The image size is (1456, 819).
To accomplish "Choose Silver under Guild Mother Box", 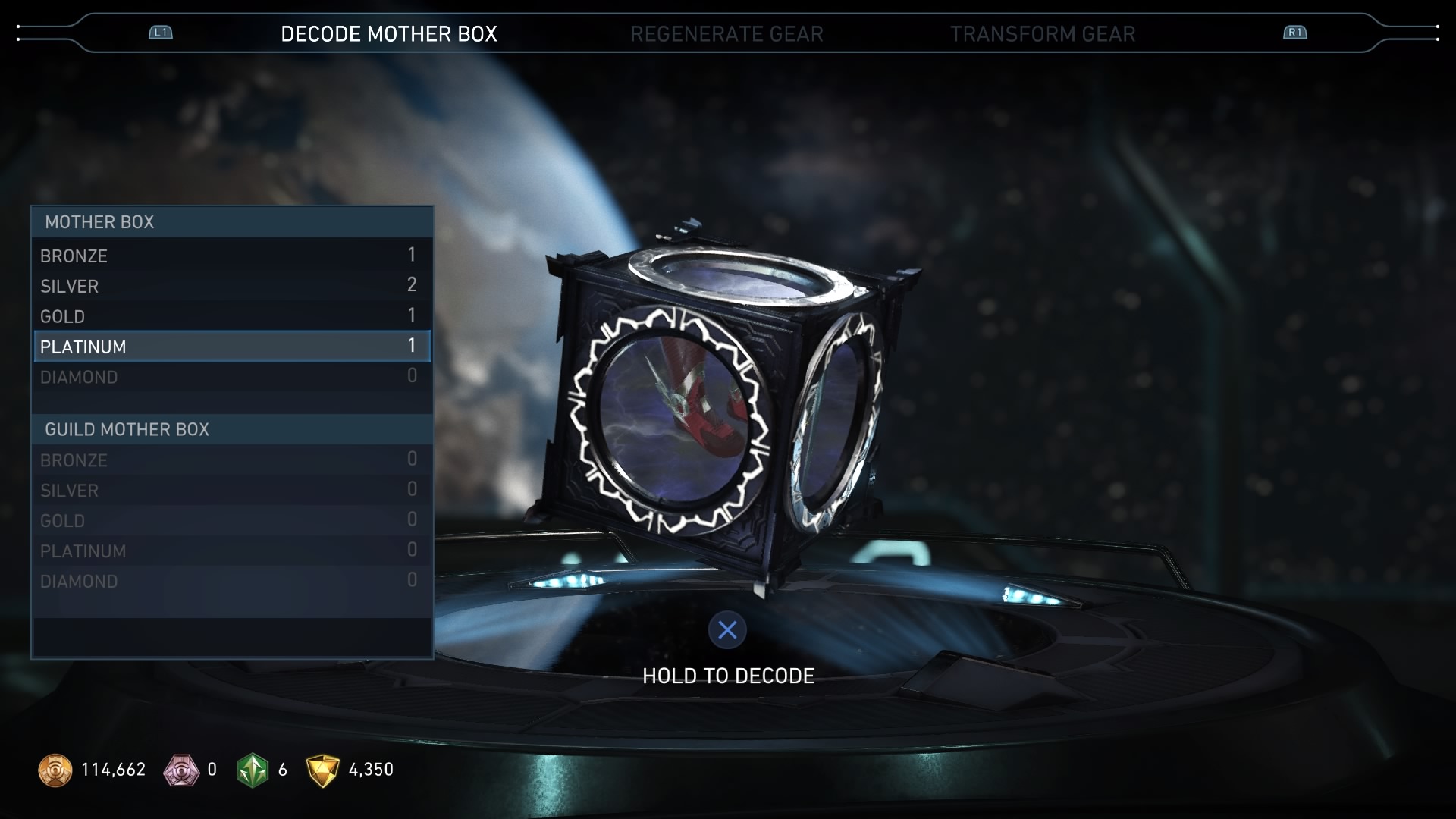I will 231,491.
